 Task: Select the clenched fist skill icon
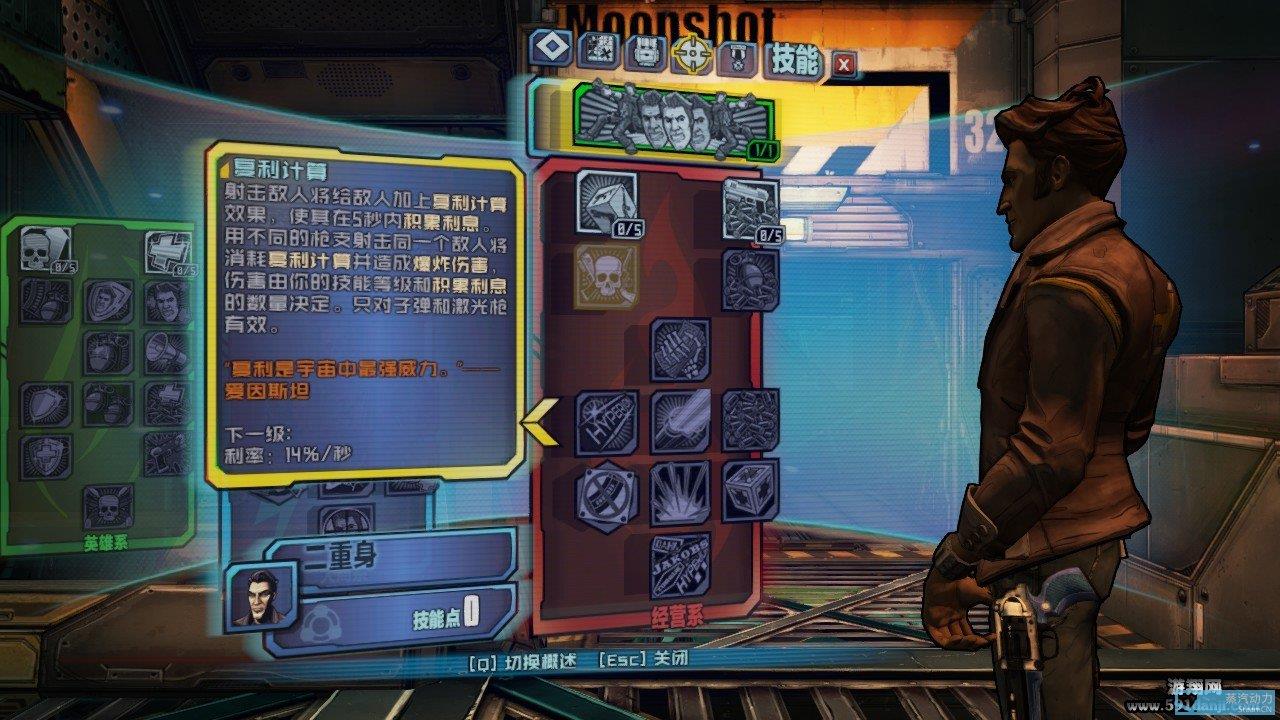(x=681, y=349)
